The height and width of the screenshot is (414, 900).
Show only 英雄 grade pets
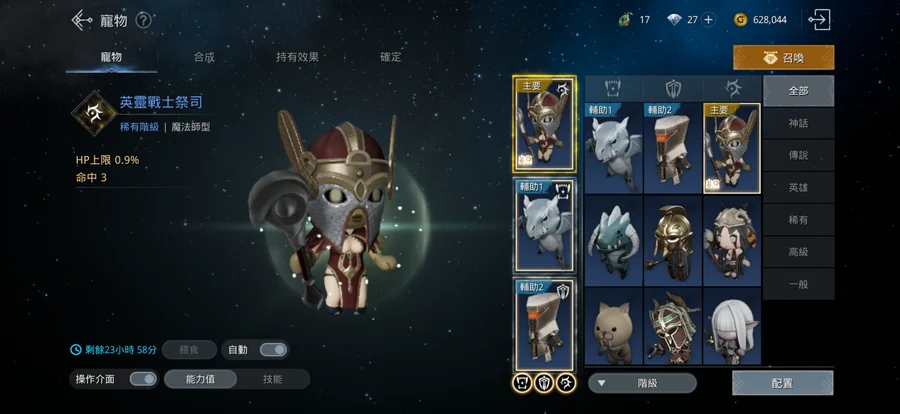coord(797,187)
